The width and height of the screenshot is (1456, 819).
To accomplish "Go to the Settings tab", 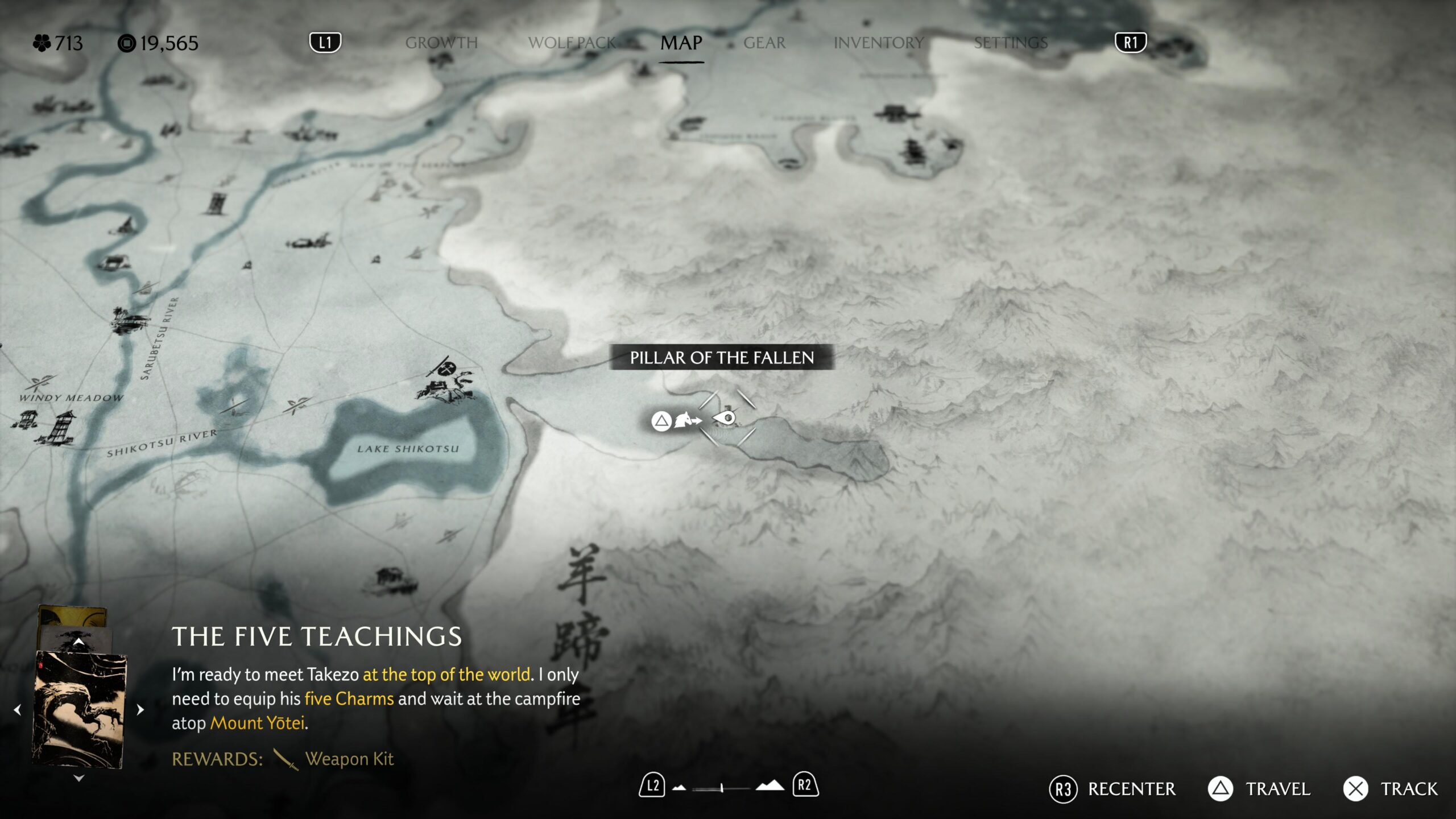I will tap(1010, 43).
